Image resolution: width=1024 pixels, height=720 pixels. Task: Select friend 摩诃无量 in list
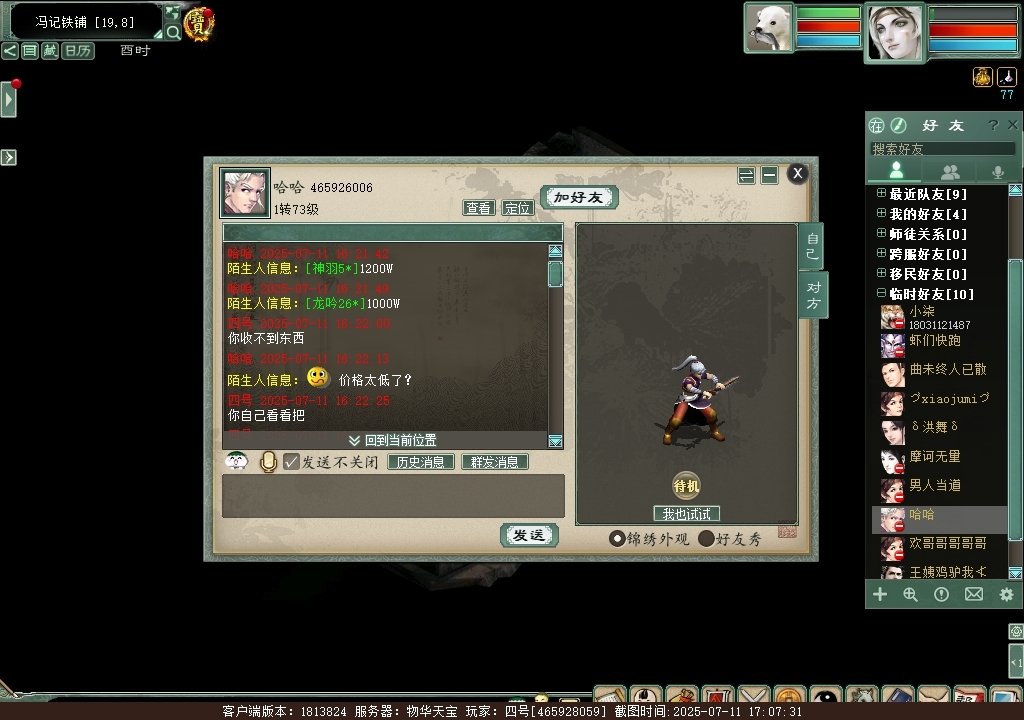(934, 456)
